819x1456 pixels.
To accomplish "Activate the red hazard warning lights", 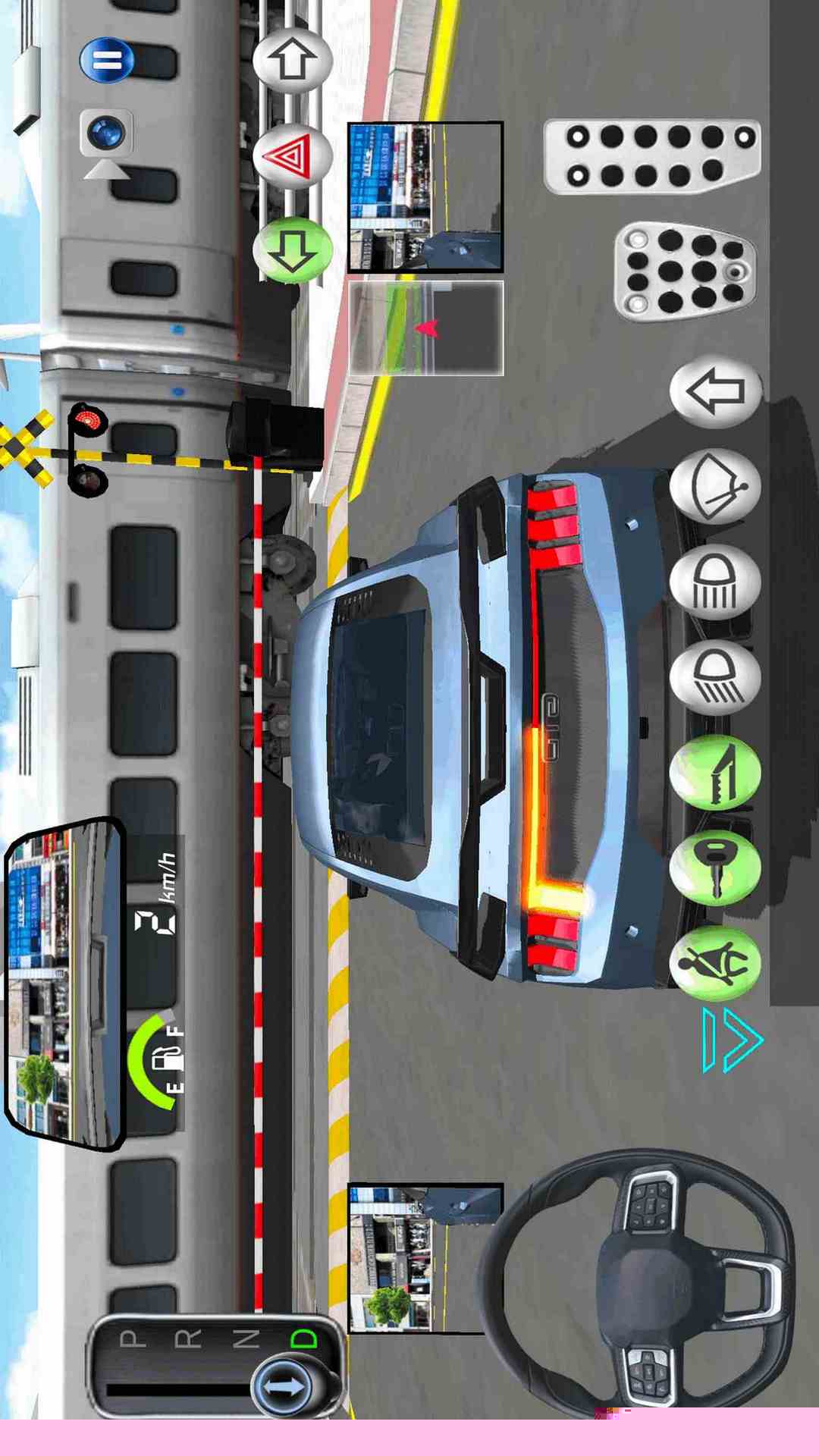I will click(292, 156).
